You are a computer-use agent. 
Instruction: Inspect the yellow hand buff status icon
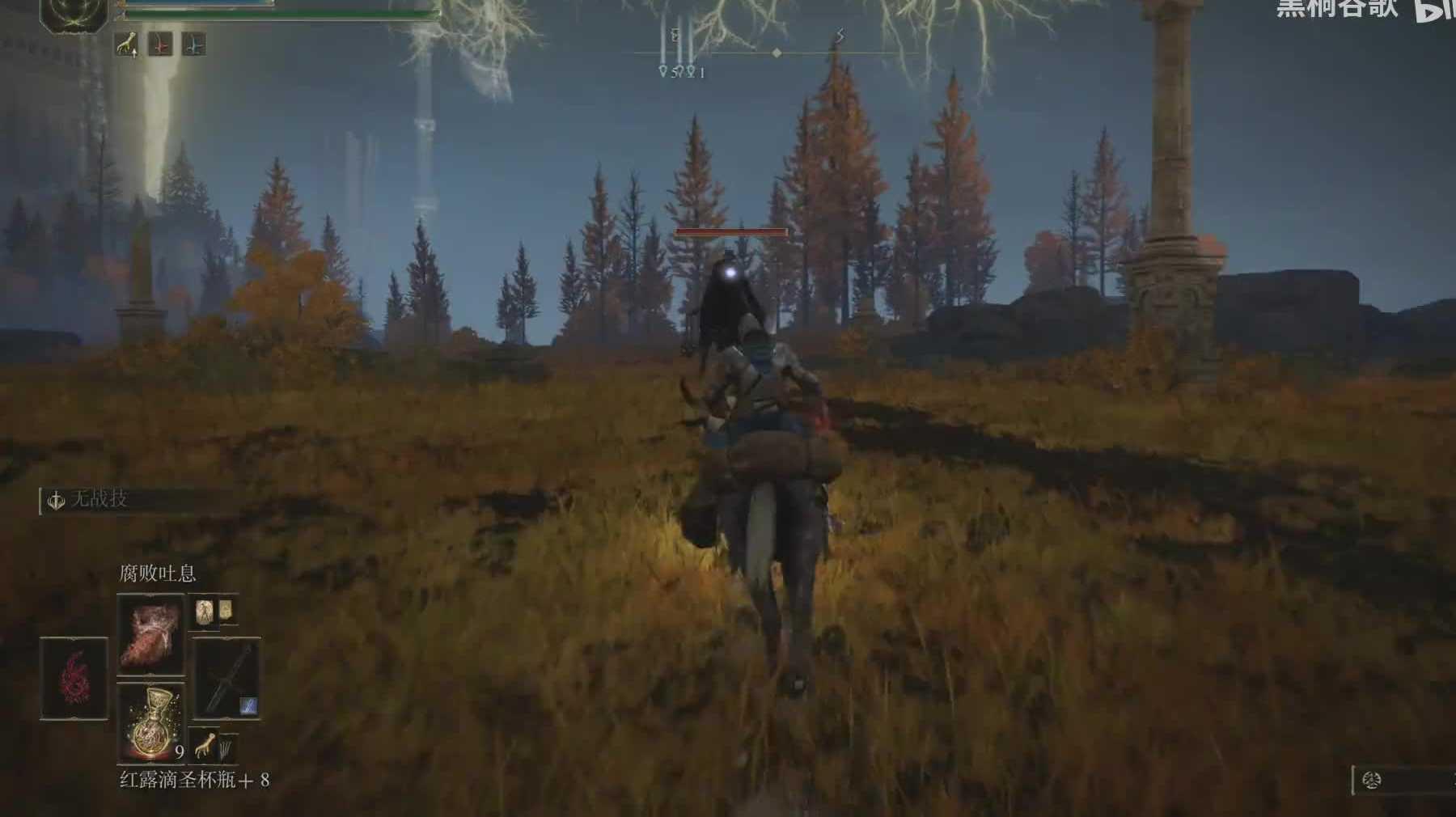tap(127, 45)
